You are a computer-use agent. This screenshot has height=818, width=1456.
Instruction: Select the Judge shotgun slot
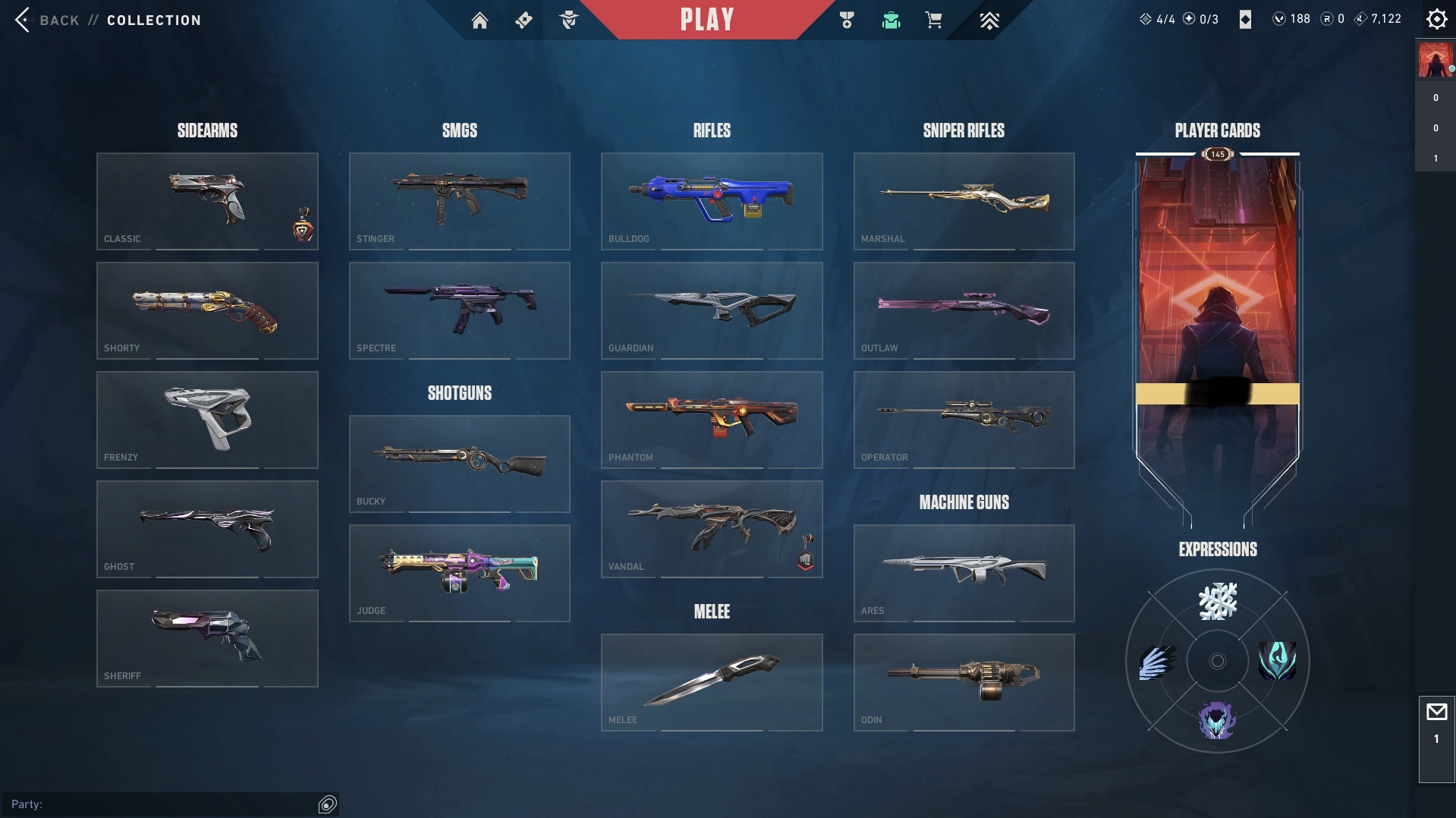point(459,573)
